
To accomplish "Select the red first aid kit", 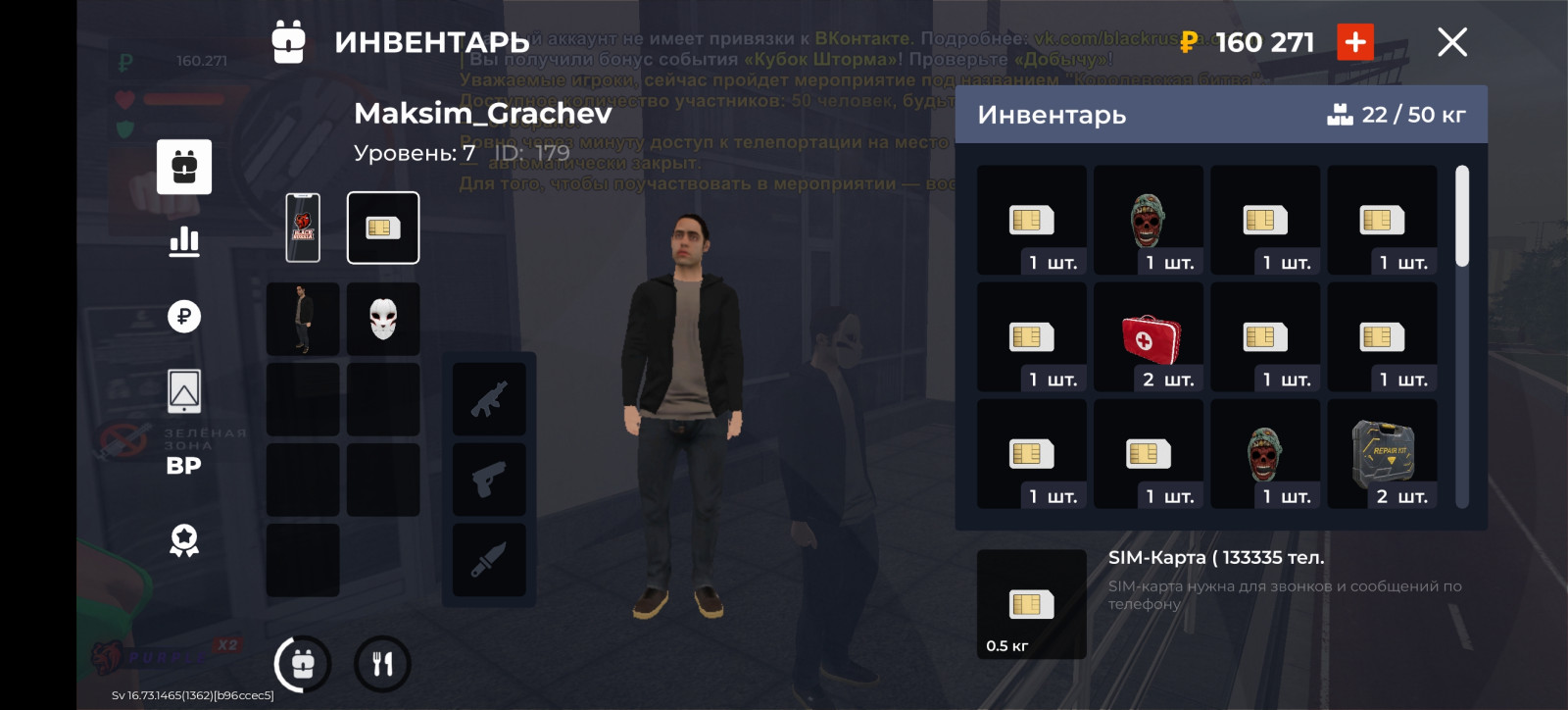I will click(x=1149, y=337).
